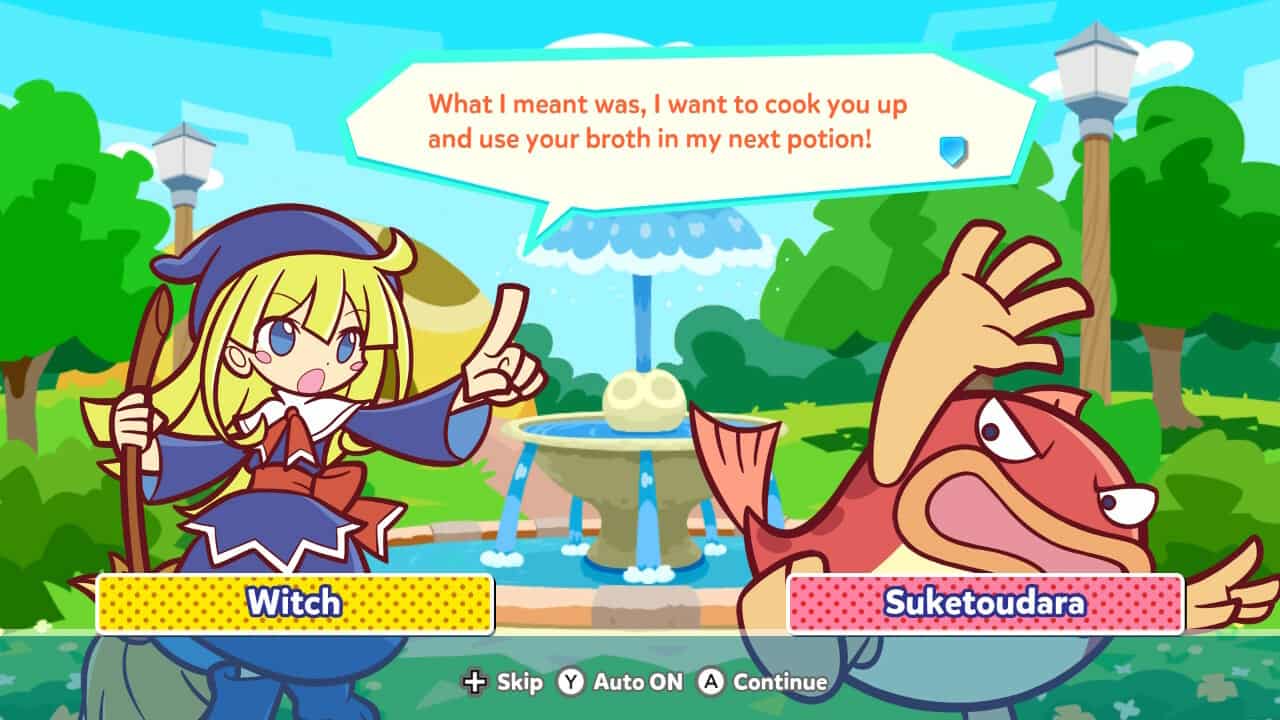Skip the cutscene dialogue
The width and height of the screenshot is (1280, 720).
pos(503,682)
